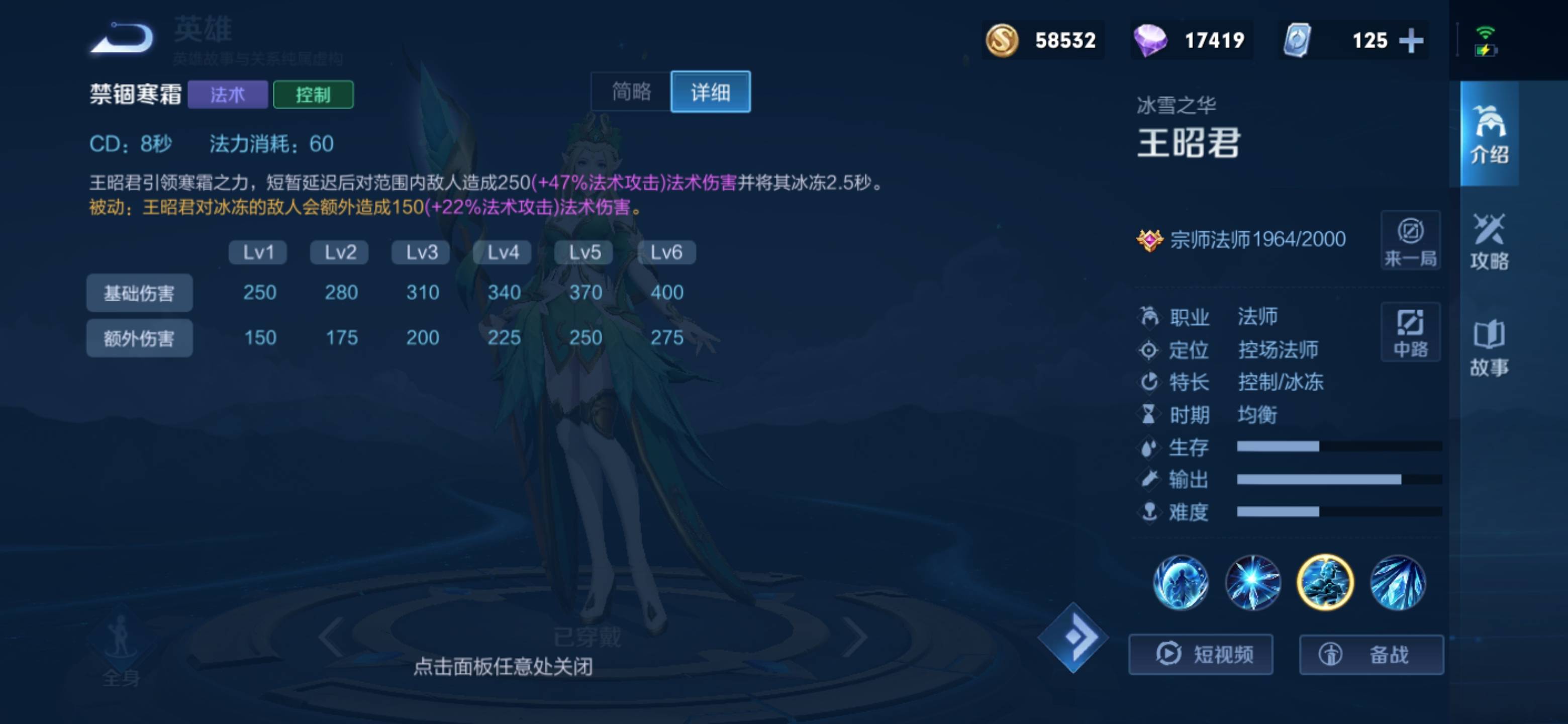Image resolution: width=1568 pixels, height=724 pixels.
Task: Open the diamond currency icon
Action: 1152,40
